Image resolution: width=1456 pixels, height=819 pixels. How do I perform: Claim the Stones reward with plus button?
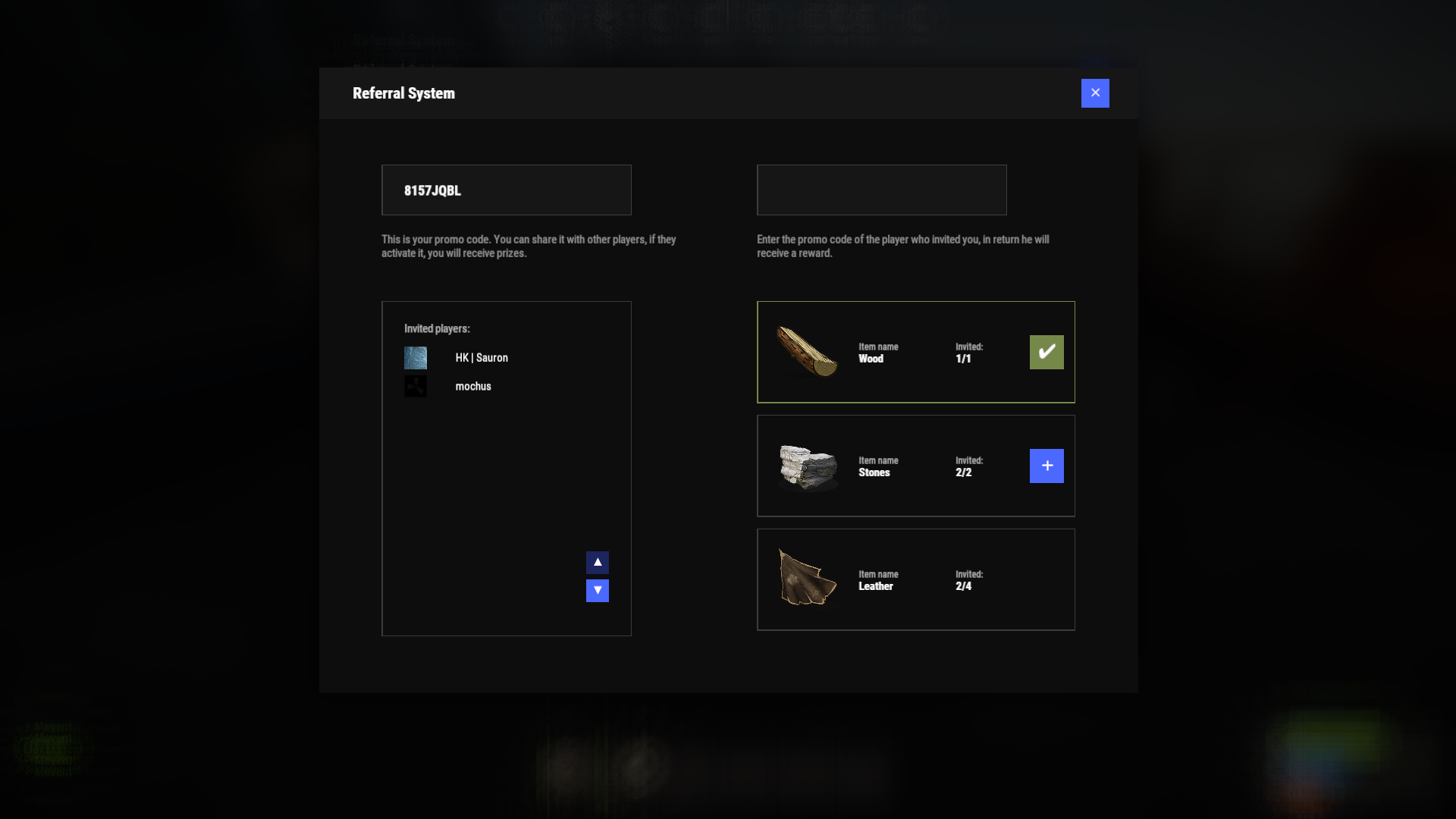coord(1046,466)
